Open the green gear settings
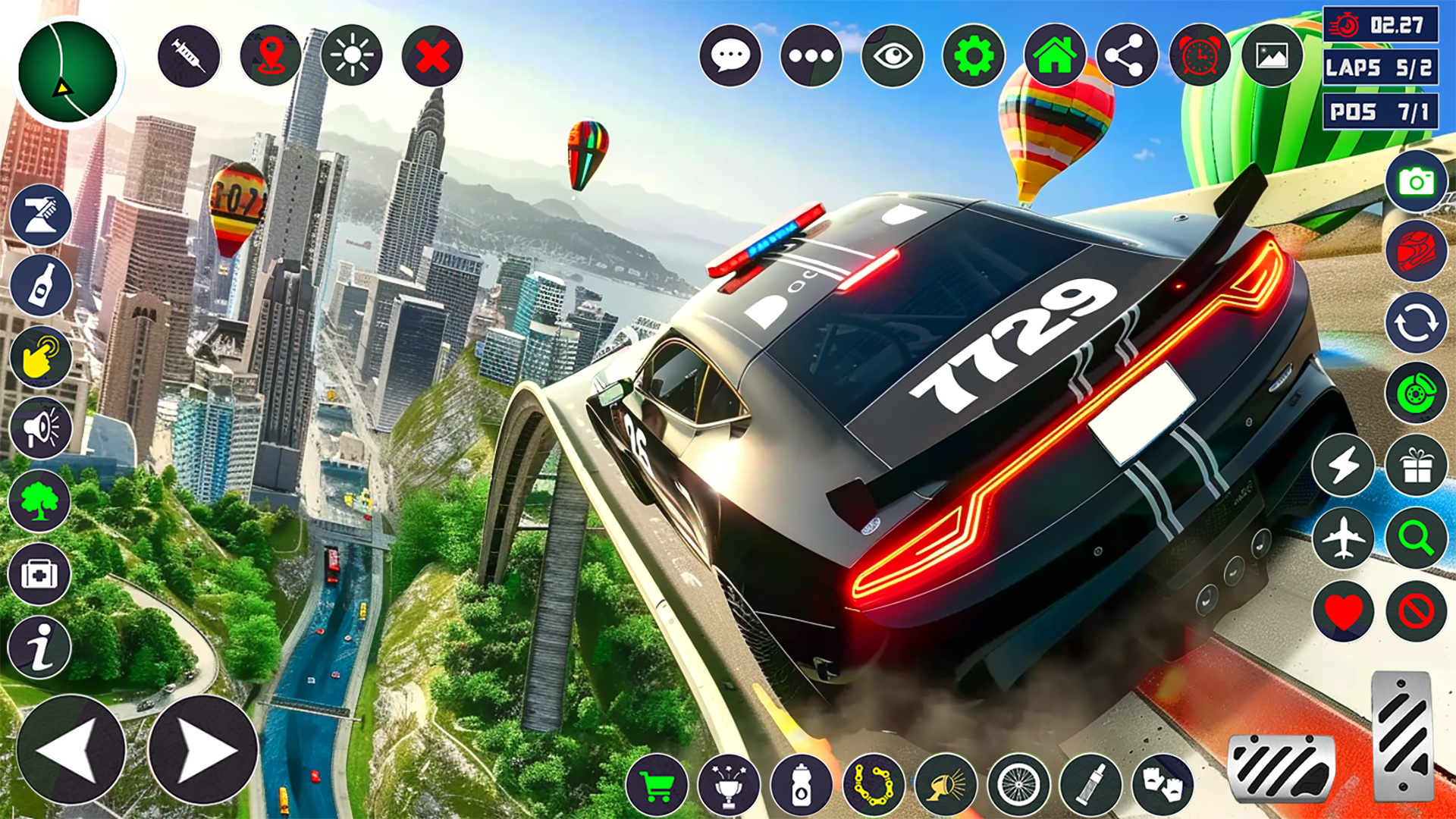The height and width of the screenshot is (819, 1456). 974,56
